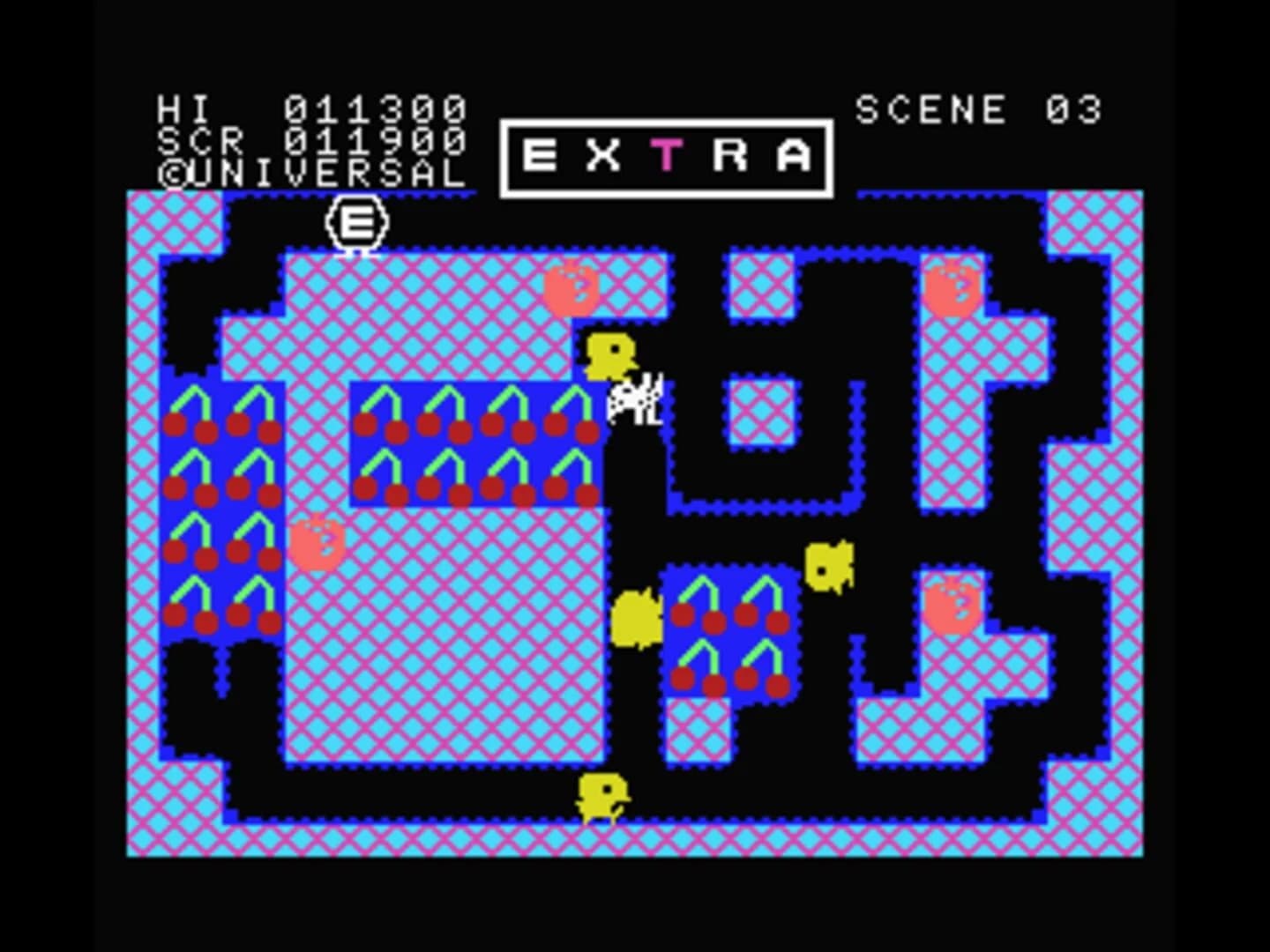Toggle the apple next to the left cherry column
1270x952 pixels.
(316, 542)
